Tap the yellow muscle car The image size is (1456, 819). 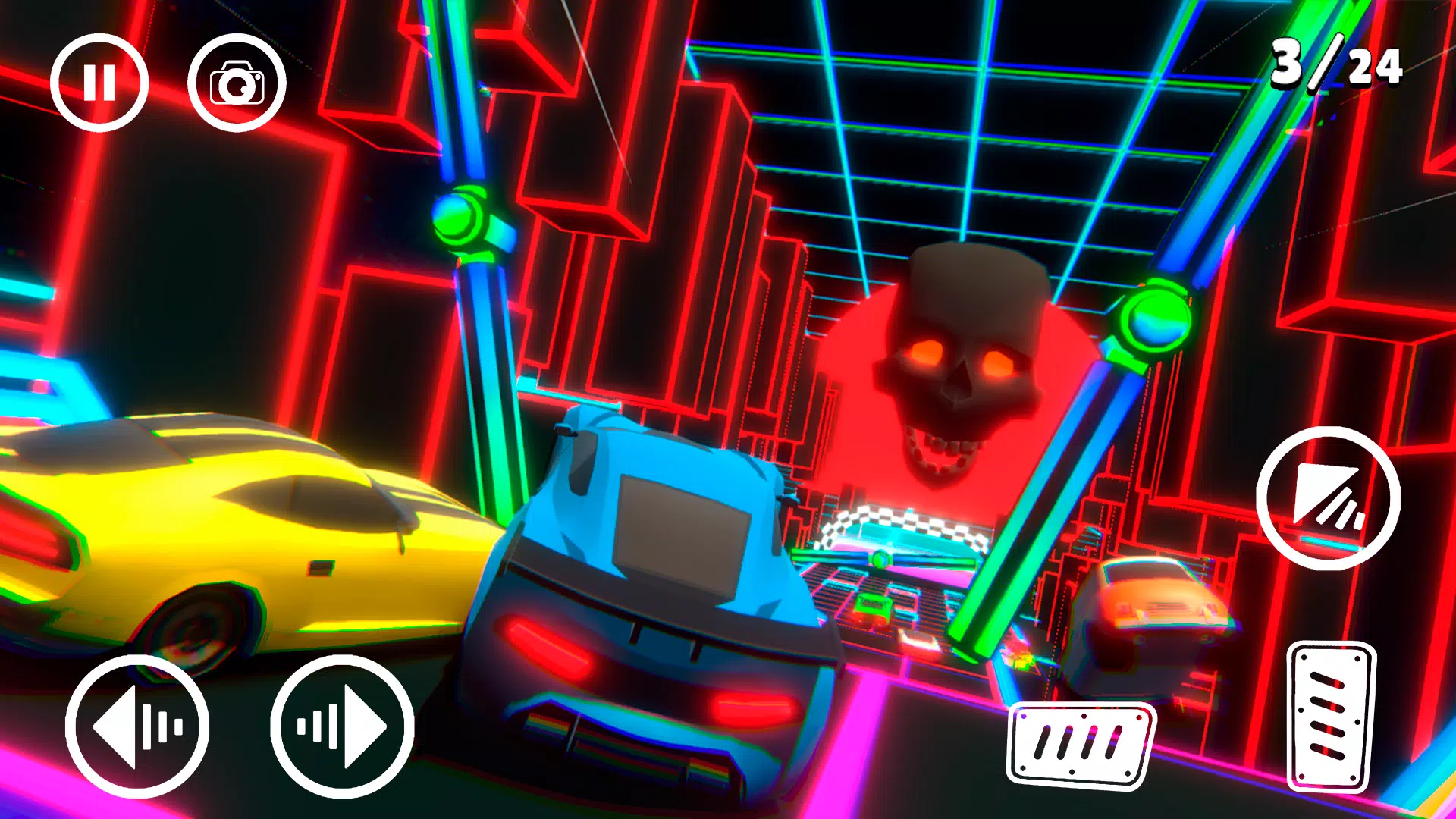(212, 531)
